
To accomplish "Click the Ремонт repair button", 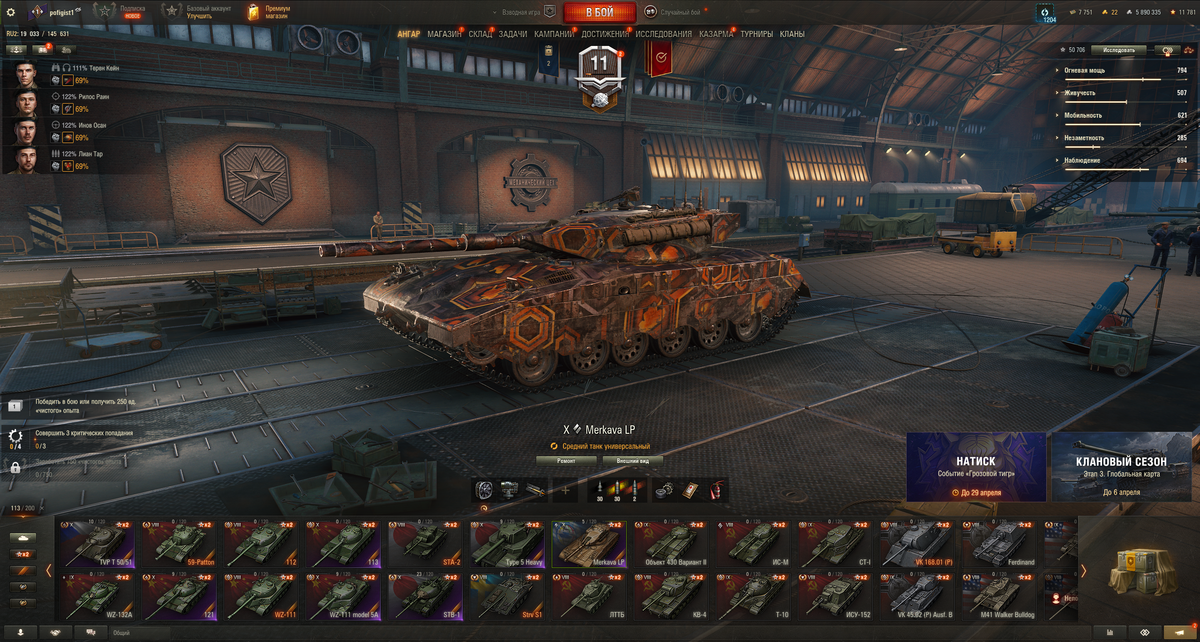I will (x=566, y=461).
